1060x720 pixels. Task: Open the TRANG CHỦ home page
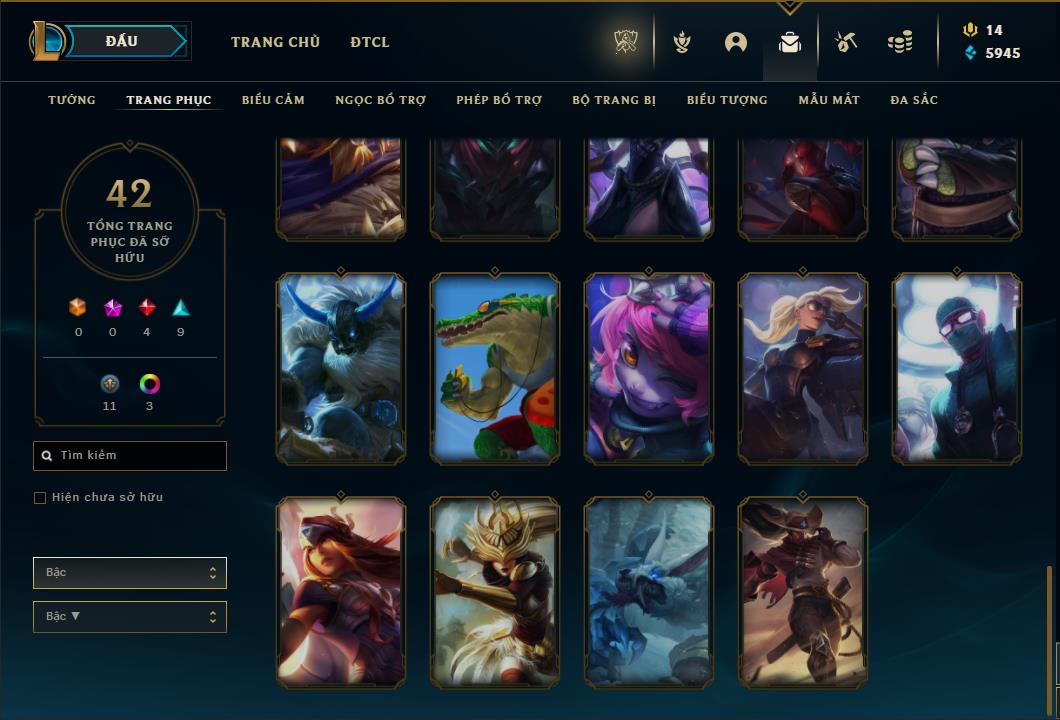click(275, 42)
